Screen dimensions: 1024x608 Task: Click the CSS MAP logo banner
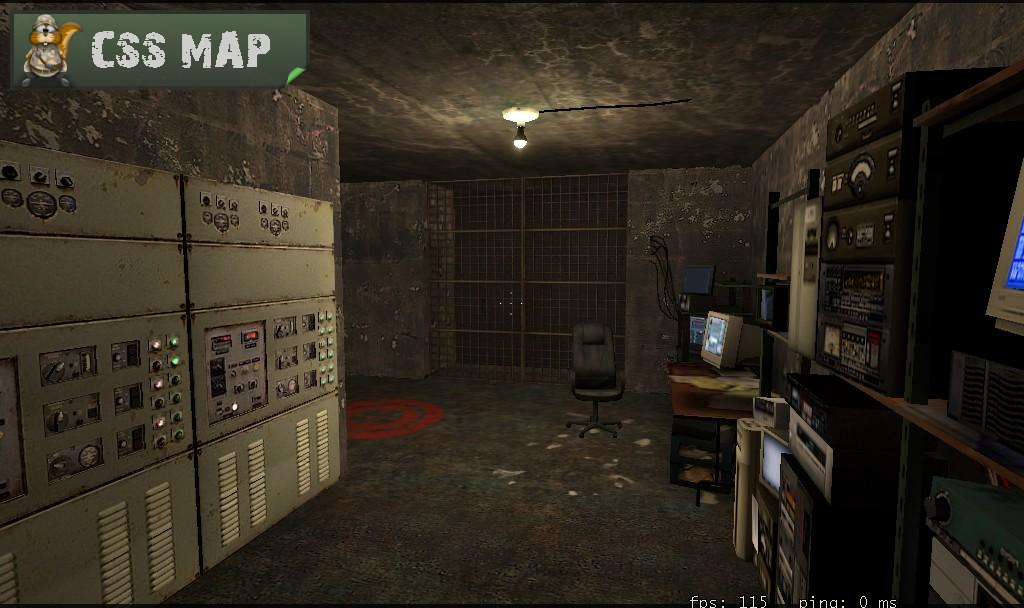pos(160,50)
